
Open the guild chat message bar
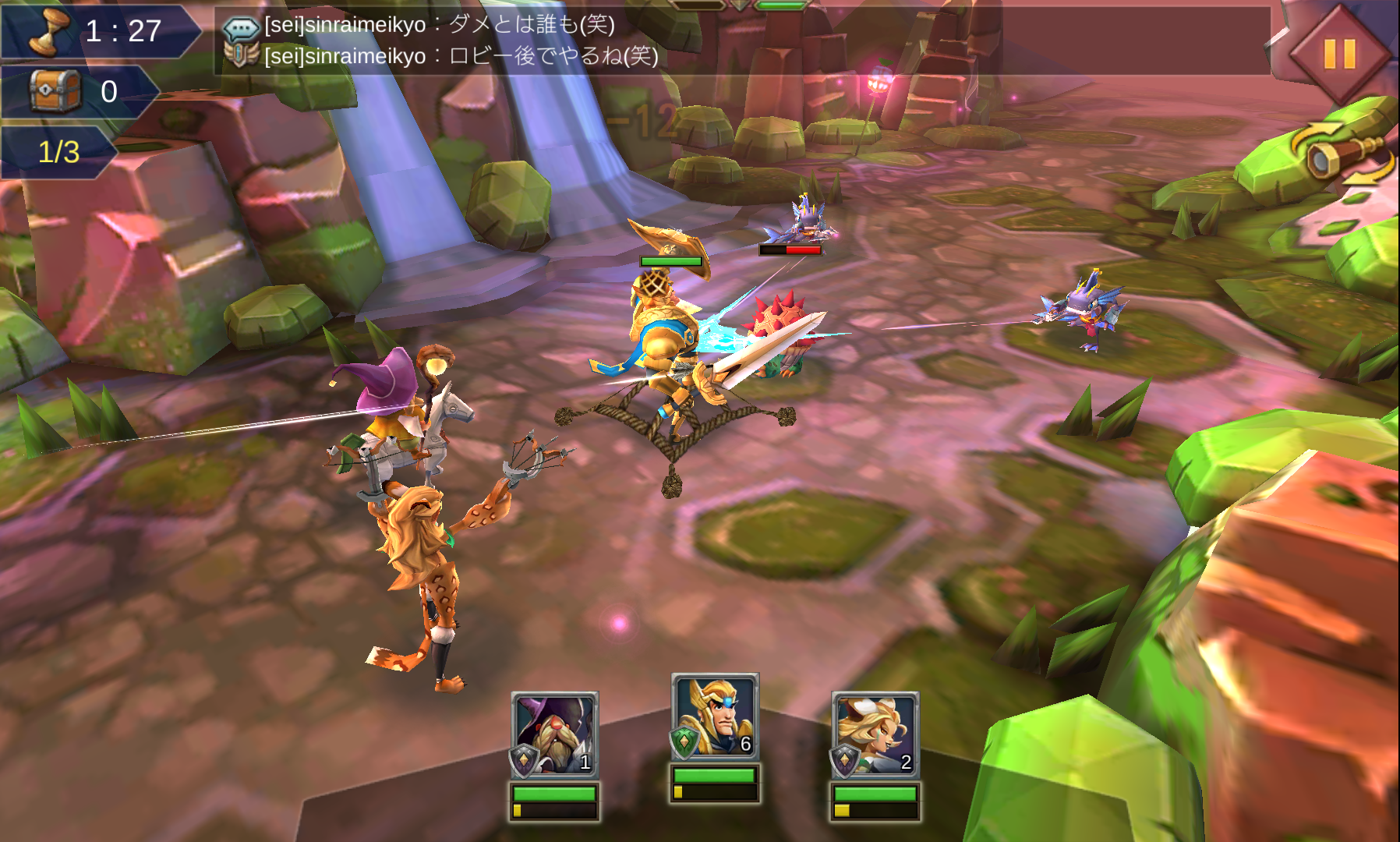pos(741,41)
